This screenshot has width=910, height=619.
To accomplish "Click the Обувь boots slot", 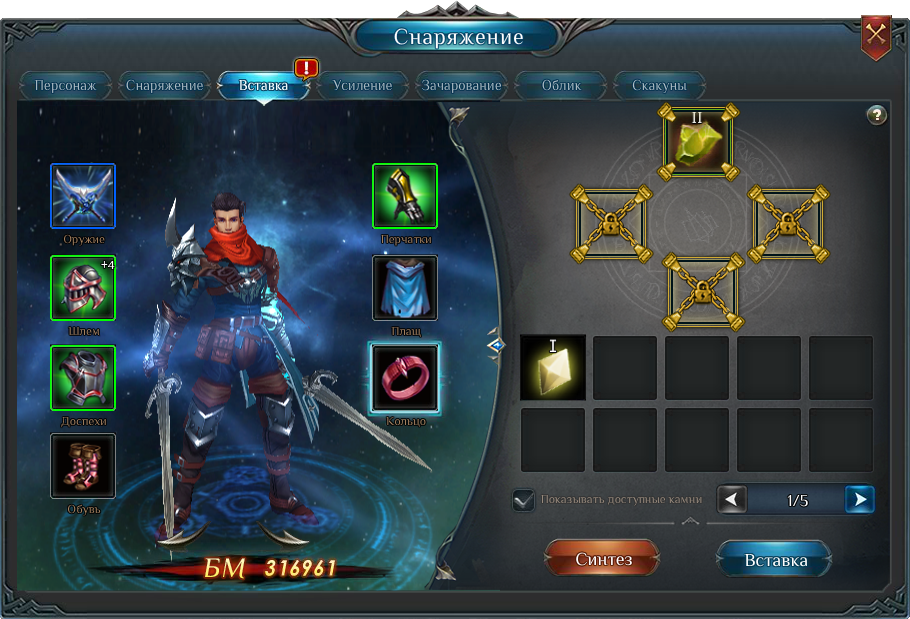I will [83, 466].
